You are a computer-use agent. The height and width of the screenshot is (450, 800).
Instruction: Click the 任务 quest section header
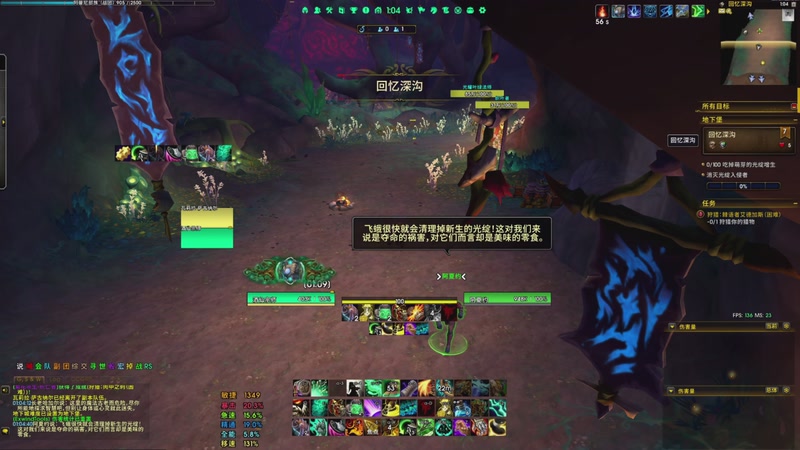pyautogui.click(x=712, y=203)
